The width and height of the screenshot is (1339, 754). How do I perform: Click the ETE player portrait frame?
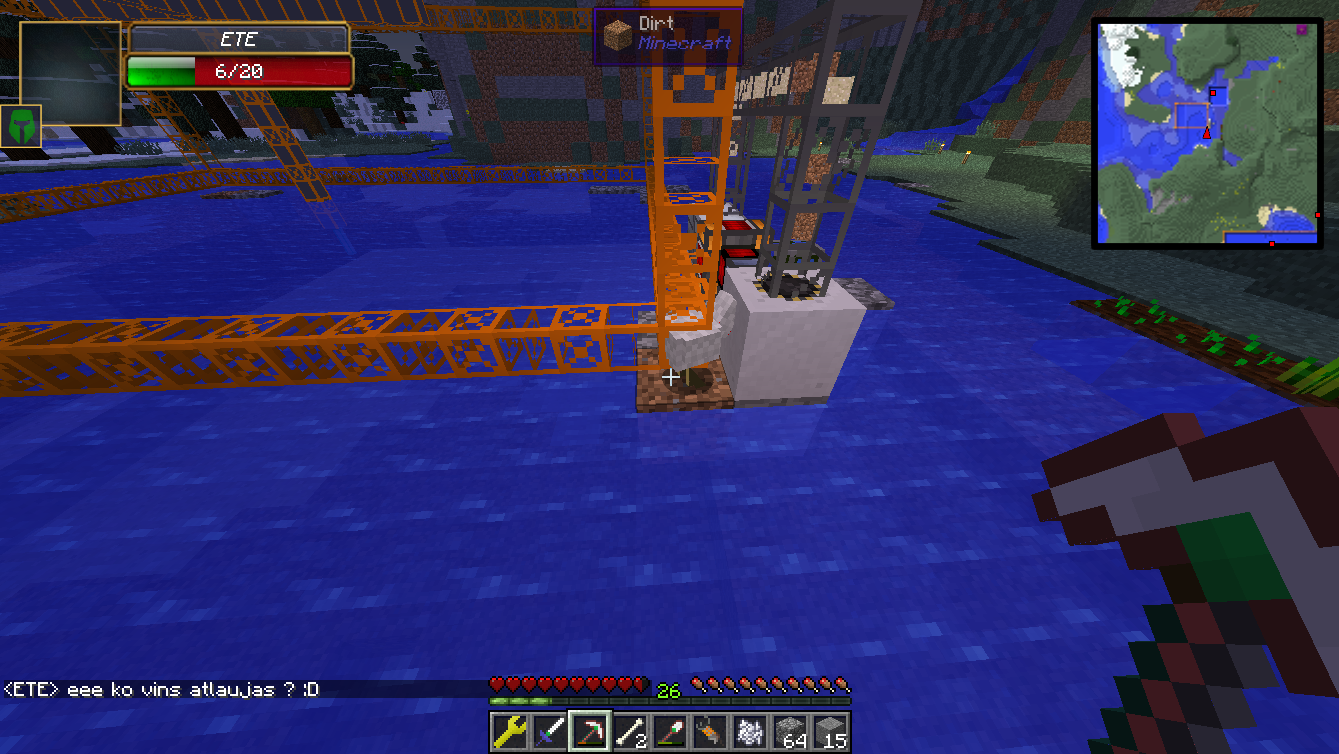69,73
